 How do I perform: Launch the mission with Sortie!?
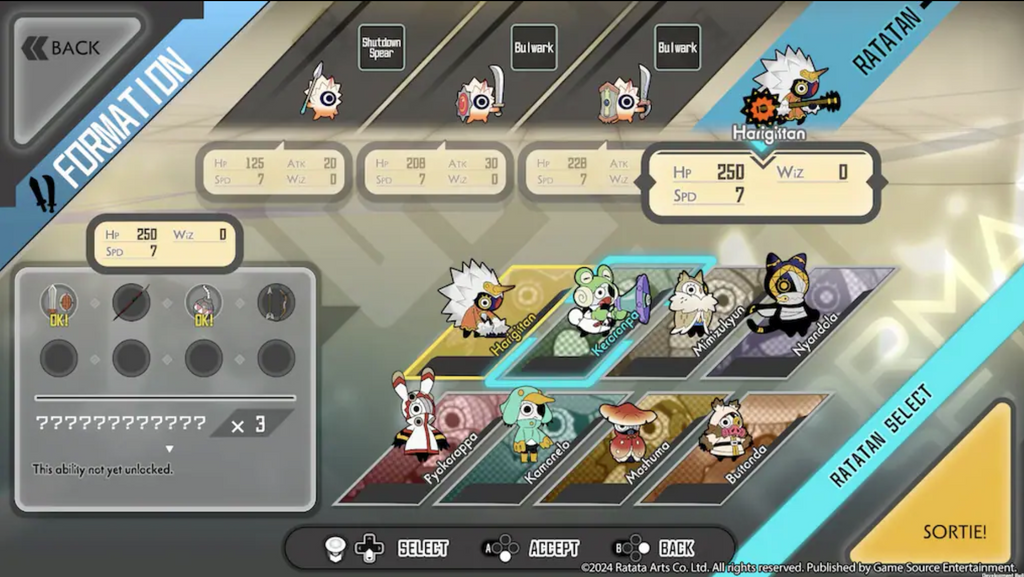[954, 530]
